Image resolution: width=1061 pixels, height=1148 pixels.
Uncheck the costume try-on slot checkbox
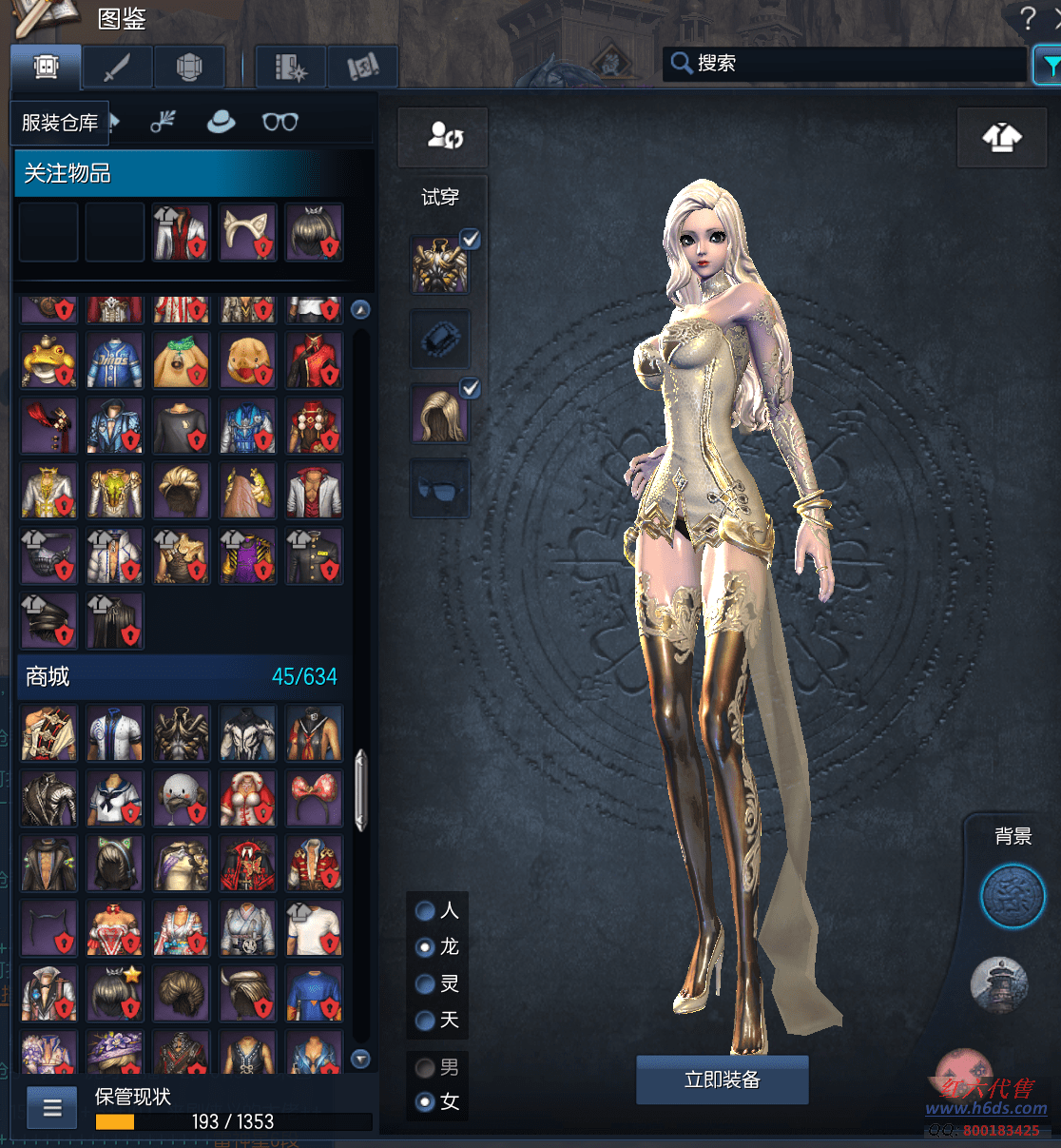(x=470, y=239)
